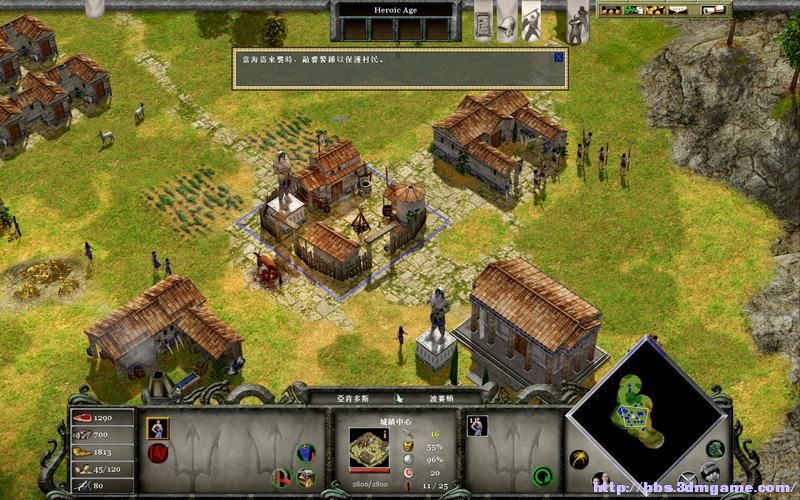Activate the green circular arrow command

(x=543, y=475)
